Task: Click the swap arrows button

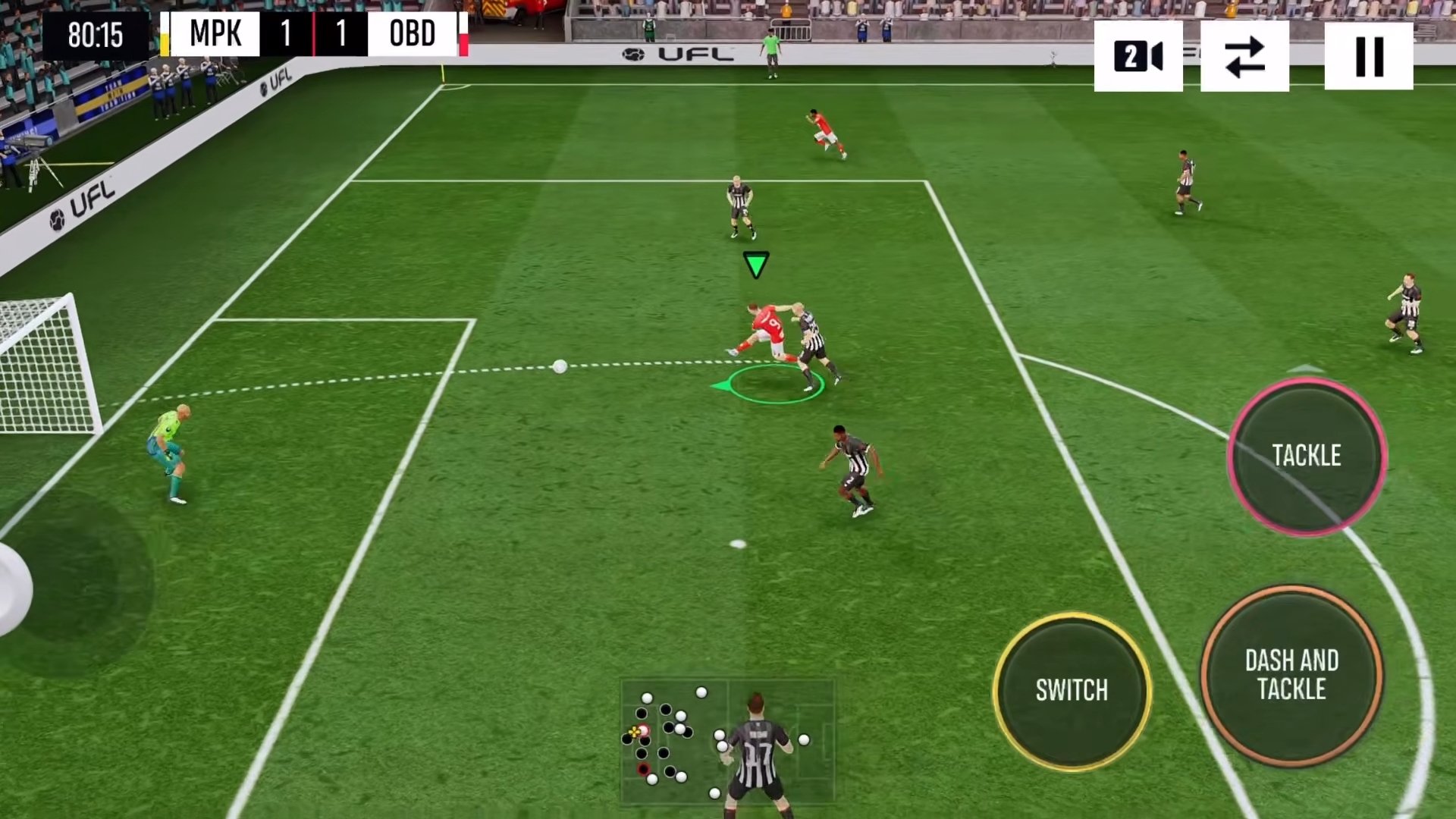Action: (1244, 56)
